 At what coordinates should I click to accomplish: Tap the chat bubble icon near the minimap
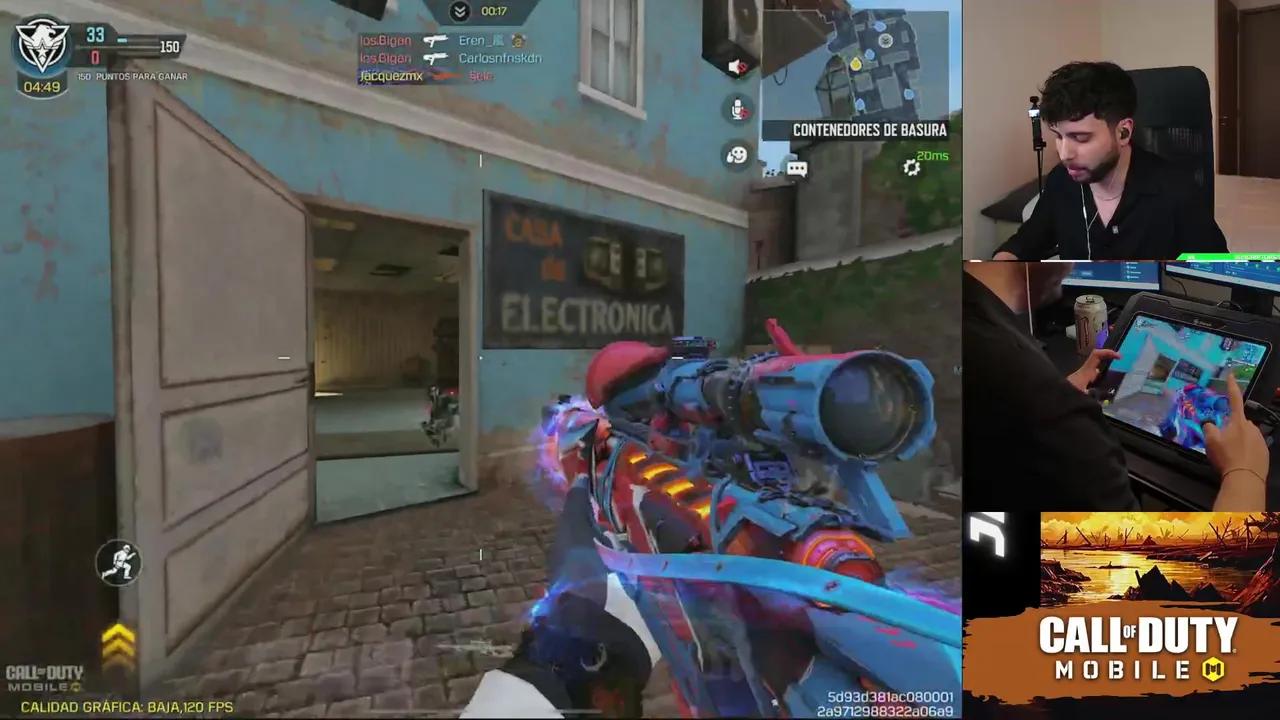pyautogui.click(x=796, y=168)
